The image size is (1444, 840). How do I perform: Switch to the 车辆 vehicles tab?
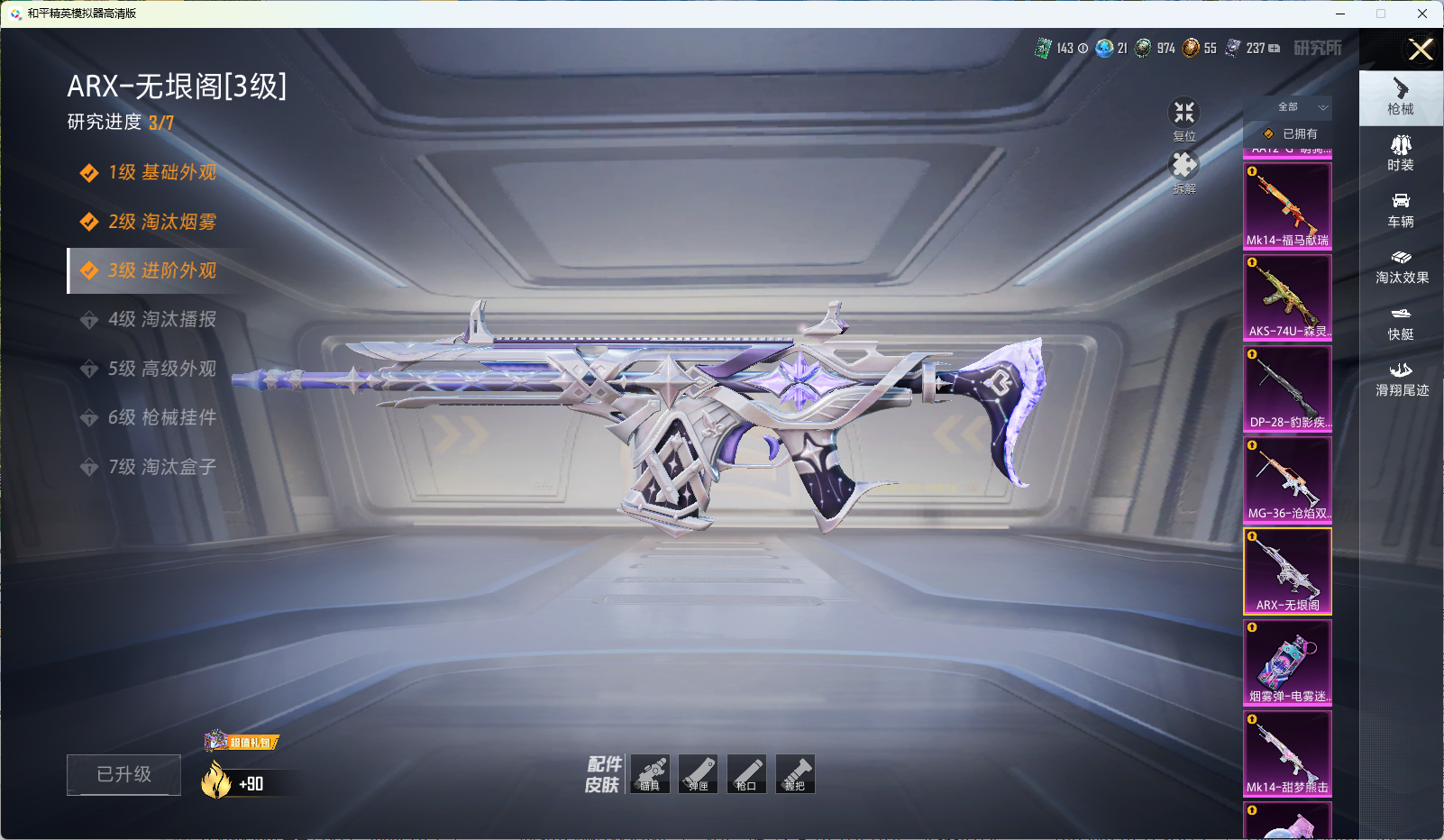point(1401,210)
